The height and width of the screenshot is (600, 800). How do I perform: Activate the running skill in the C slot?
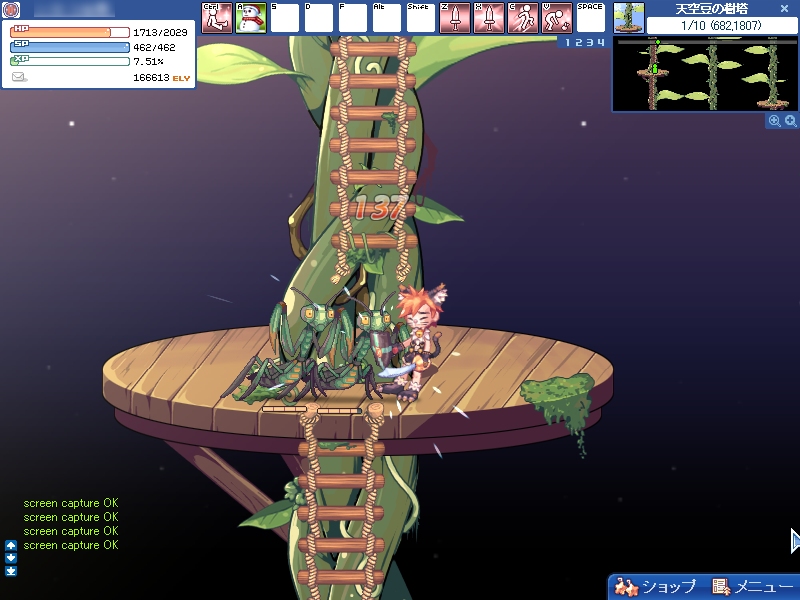pyautogui.click(x=522, y=18)
